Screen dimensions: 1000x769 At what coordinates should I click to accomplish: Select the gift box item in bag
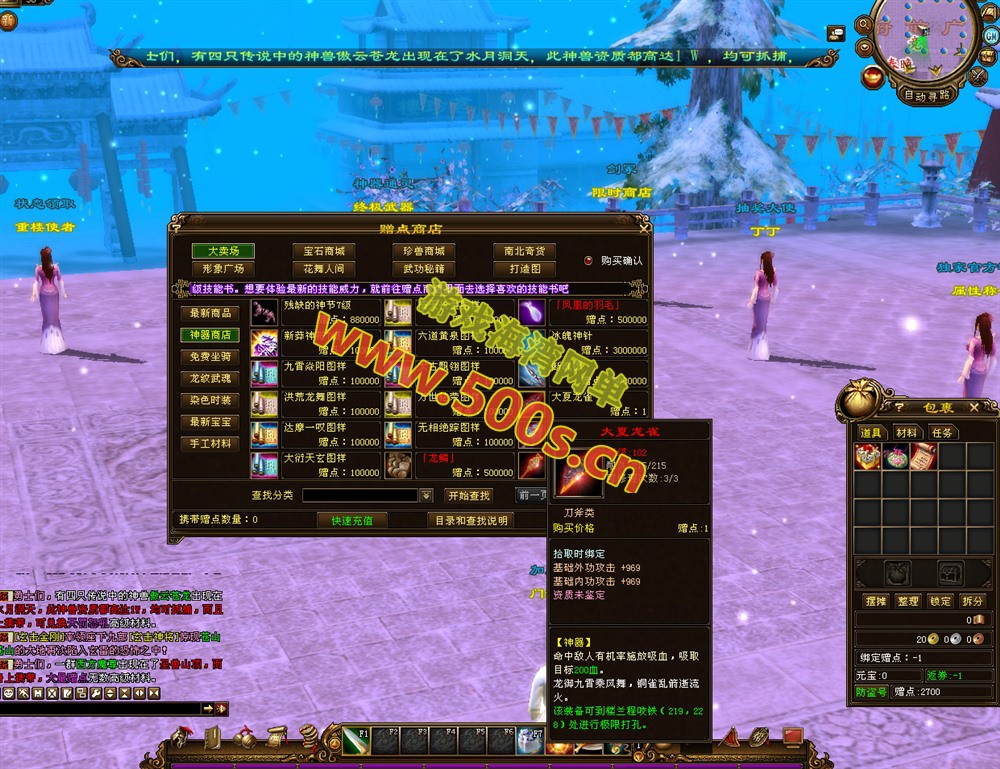click(867, 456)
